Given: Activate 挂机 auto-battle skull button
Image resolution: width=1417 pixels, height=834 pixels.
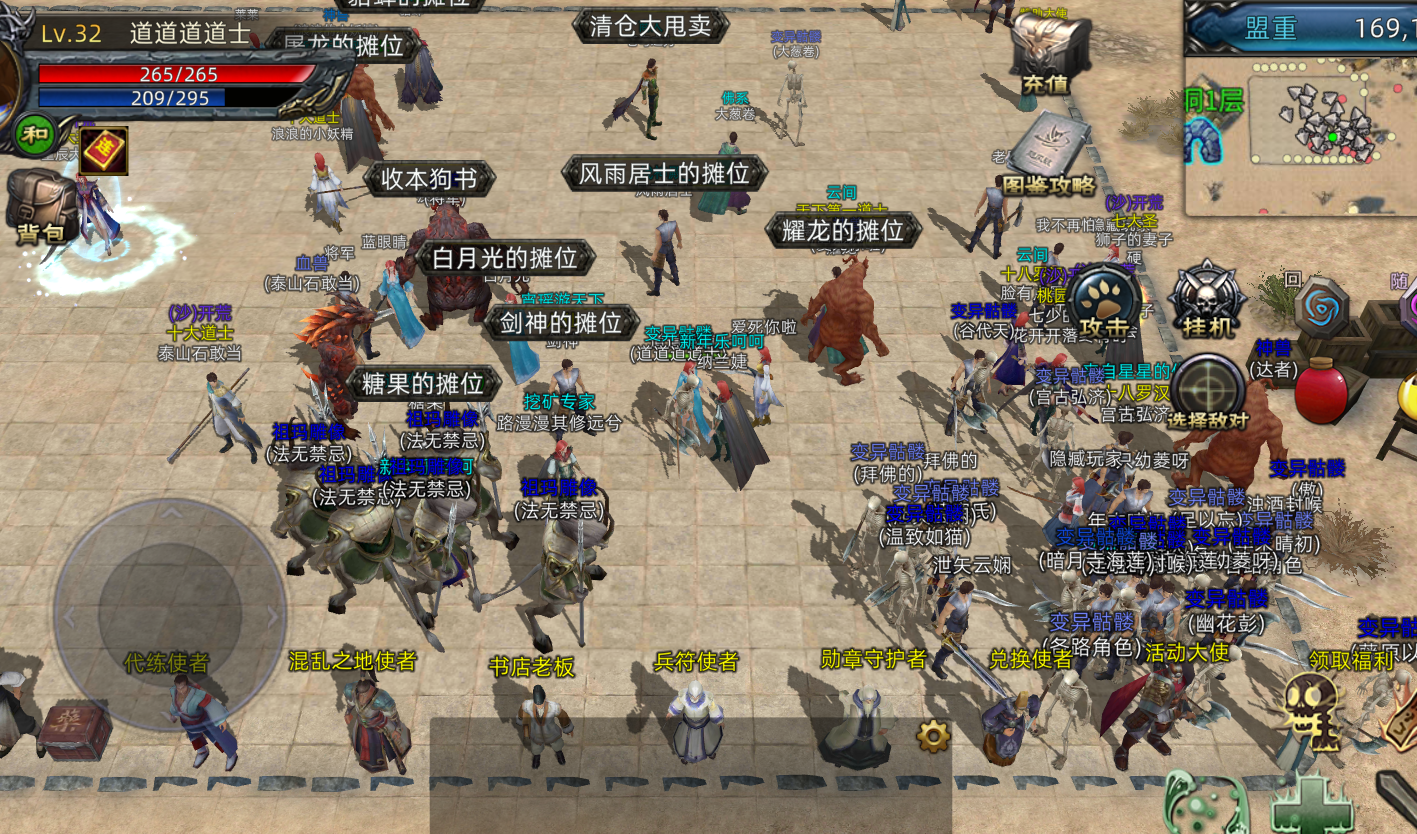Looking at the screenshot, I should coord(1207,300).
